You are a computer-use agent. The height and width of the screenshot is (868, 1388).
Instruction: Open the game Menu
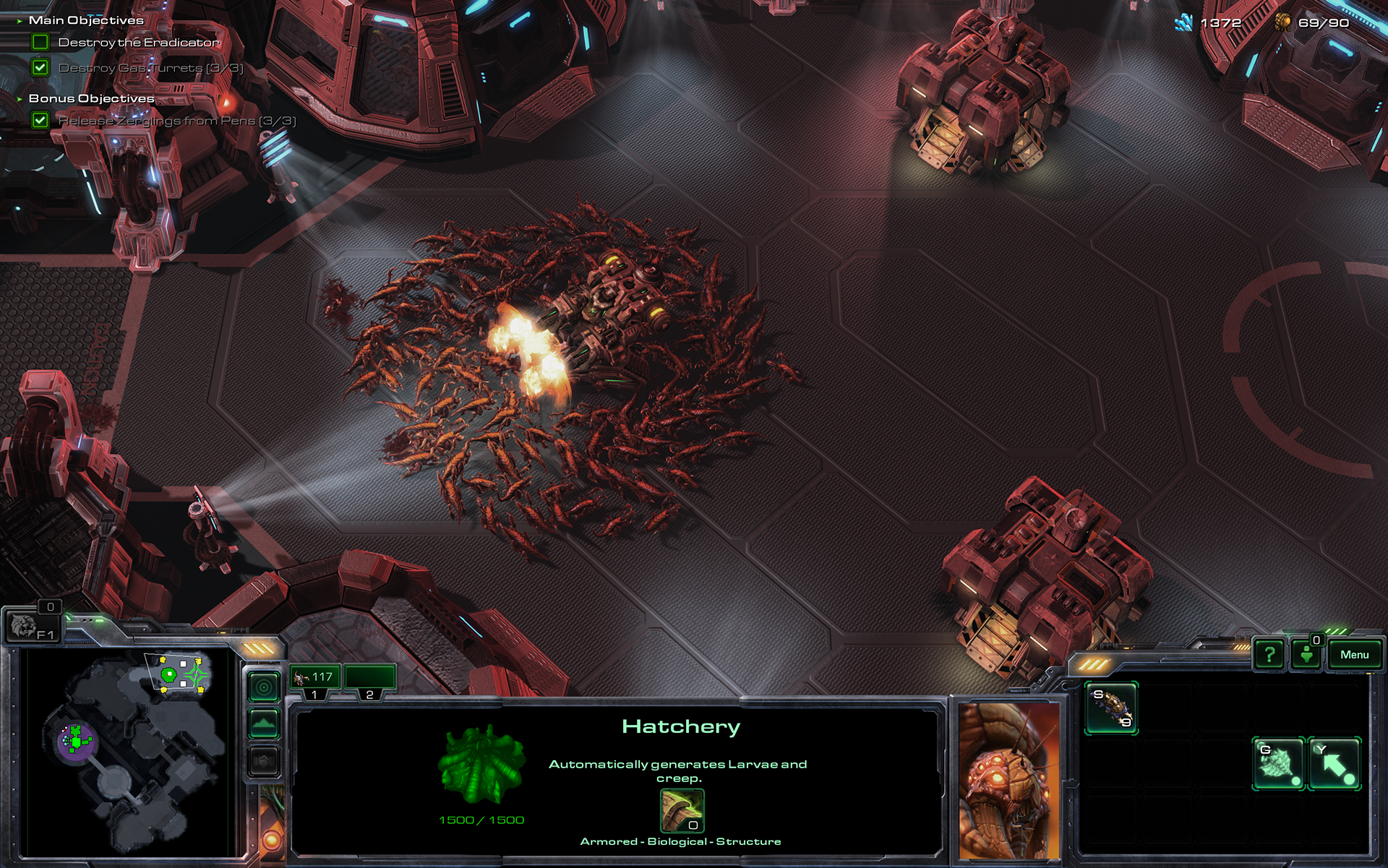[1354, 655]
